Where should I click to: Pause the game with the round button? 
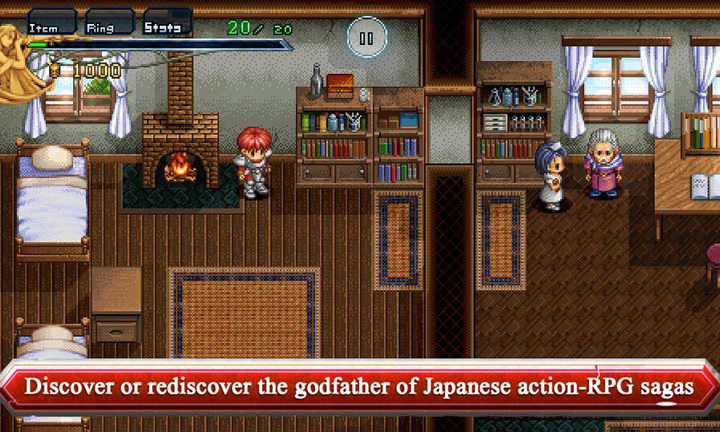(x=366, y=39)
